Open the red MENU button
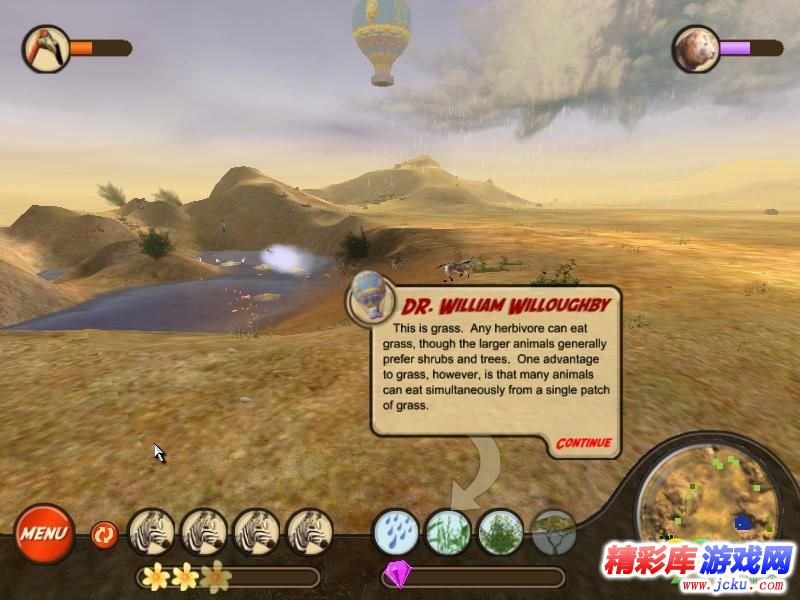This screenshot has width=800, height=600. coord(44,532)
